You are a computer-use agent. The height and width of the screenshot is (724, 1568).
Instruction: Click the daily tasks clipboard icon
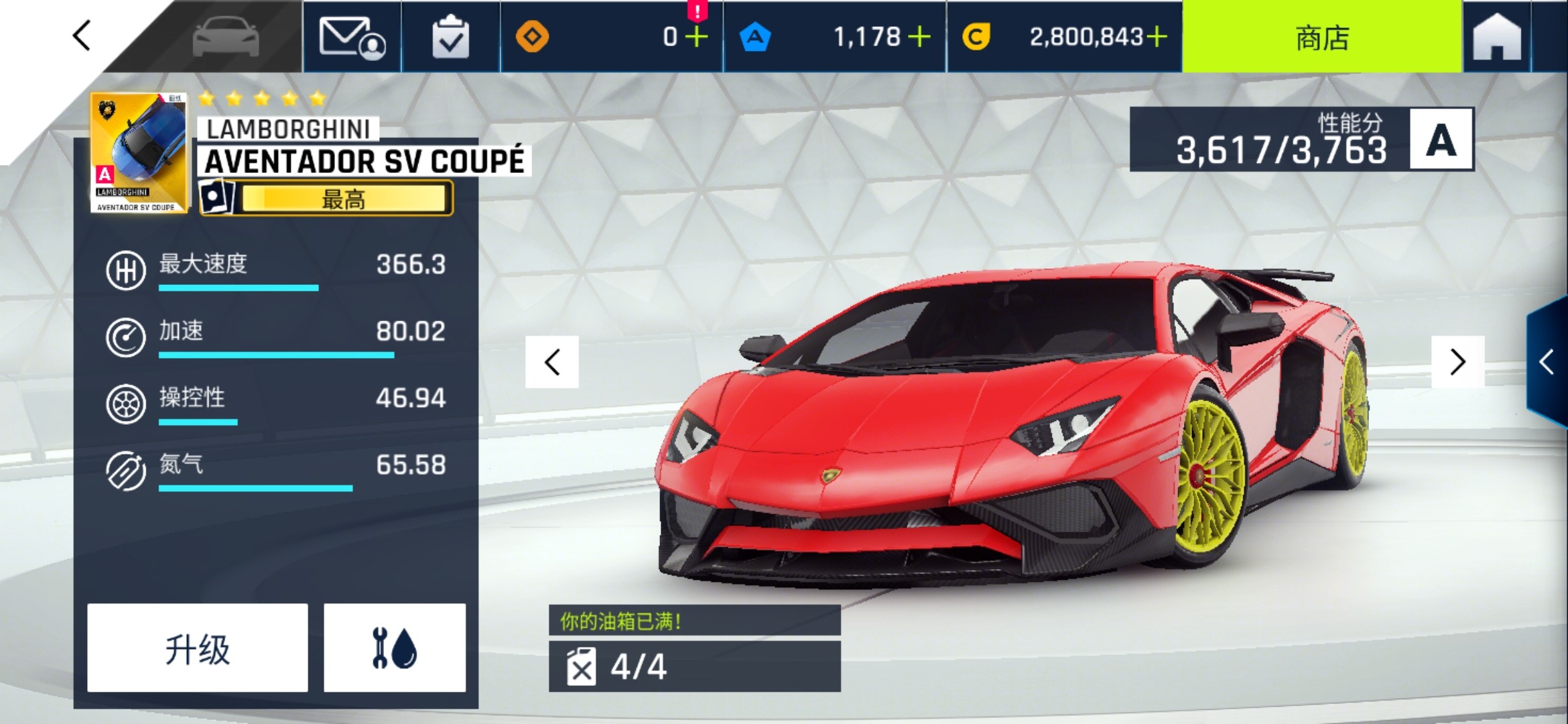click(450, 38)
